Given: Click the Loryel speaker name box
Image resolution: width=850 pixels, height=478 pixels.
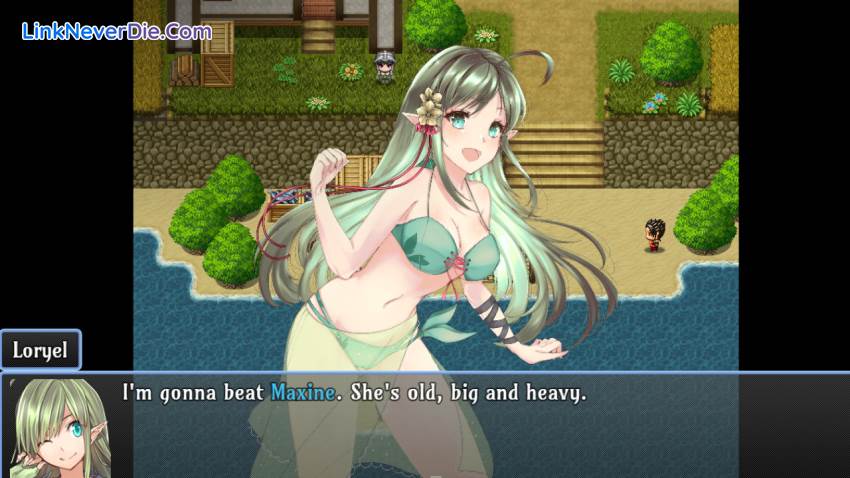Looking at the screenshot, I should coord(40,351).
